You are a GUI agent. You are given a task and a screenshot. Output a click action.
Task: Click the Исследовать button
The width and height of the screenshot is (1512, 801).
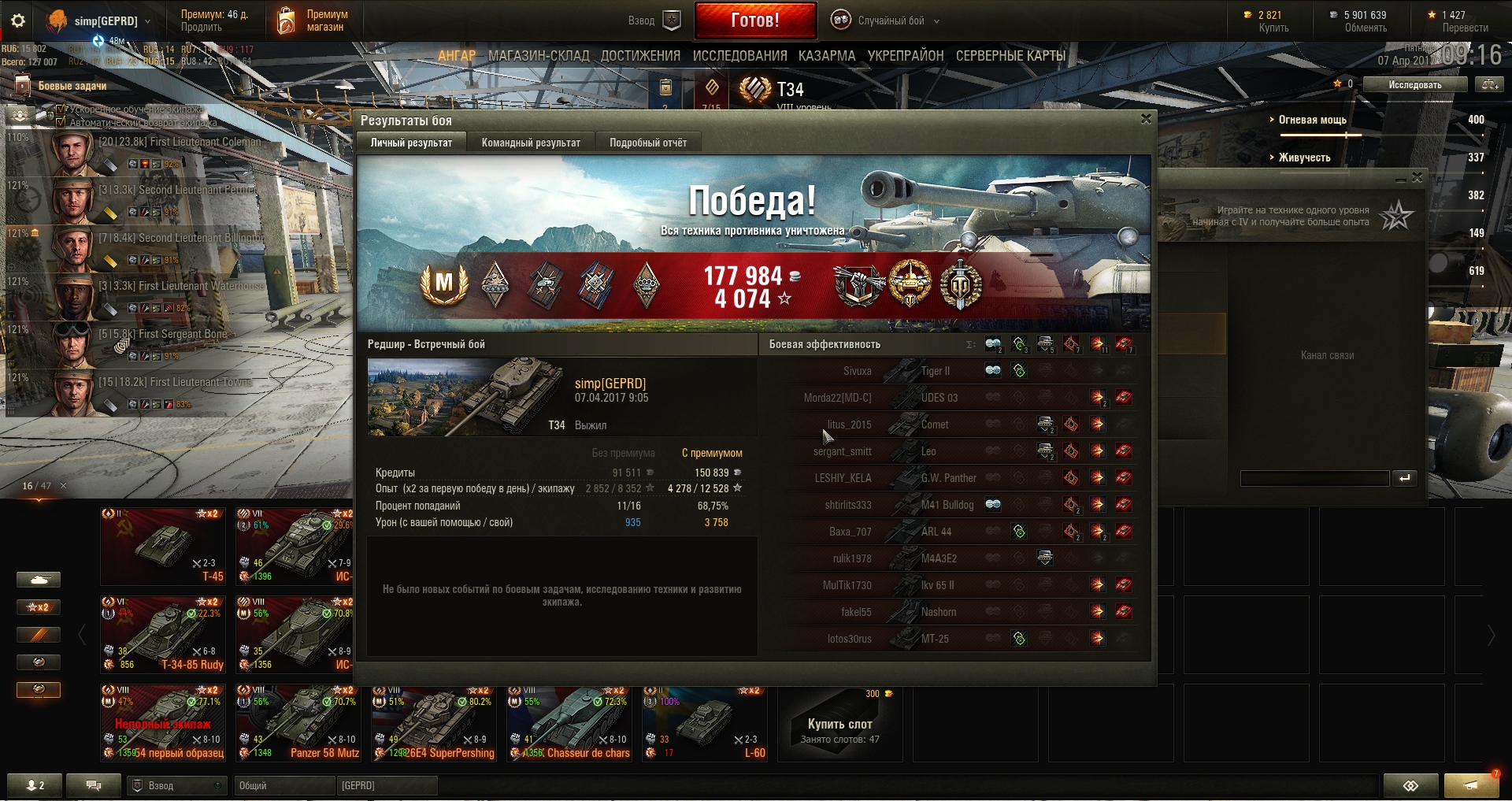coord(1414,84)
